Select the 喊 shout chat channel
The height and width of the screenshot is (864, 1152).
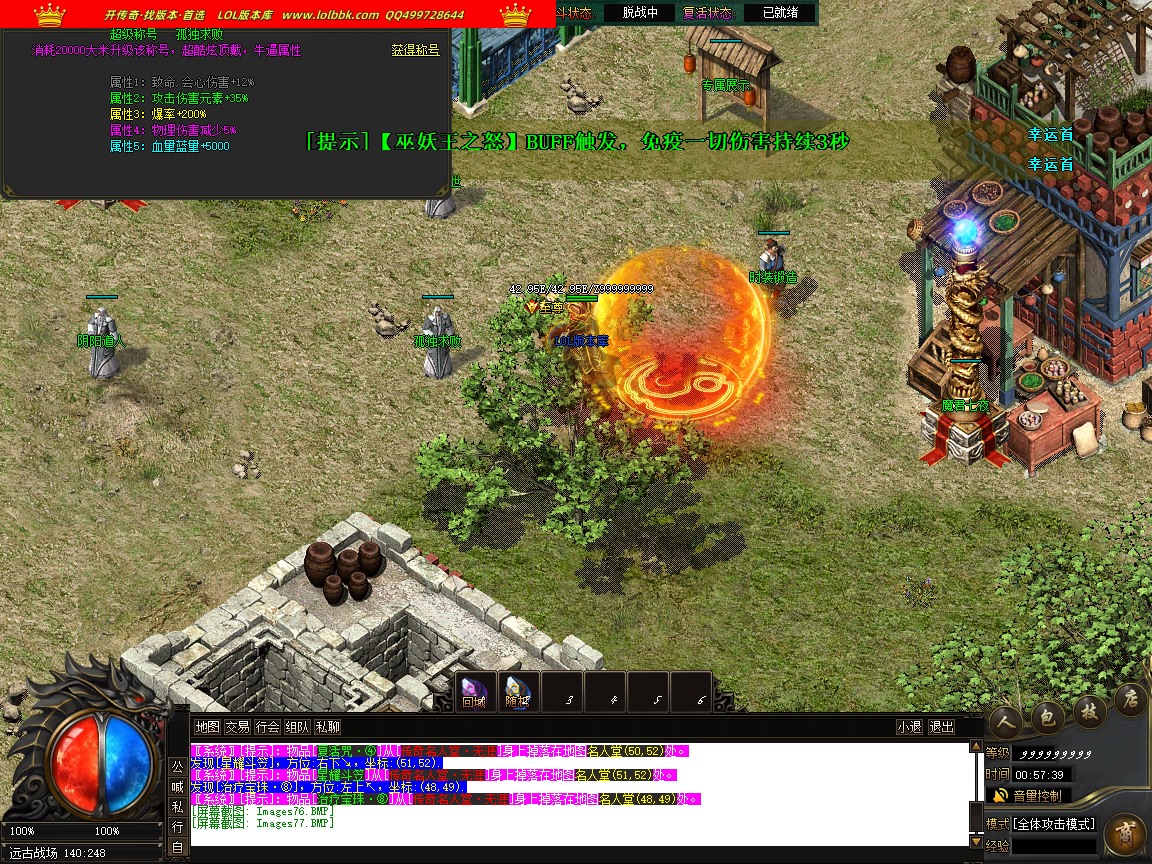pos(177,786)
